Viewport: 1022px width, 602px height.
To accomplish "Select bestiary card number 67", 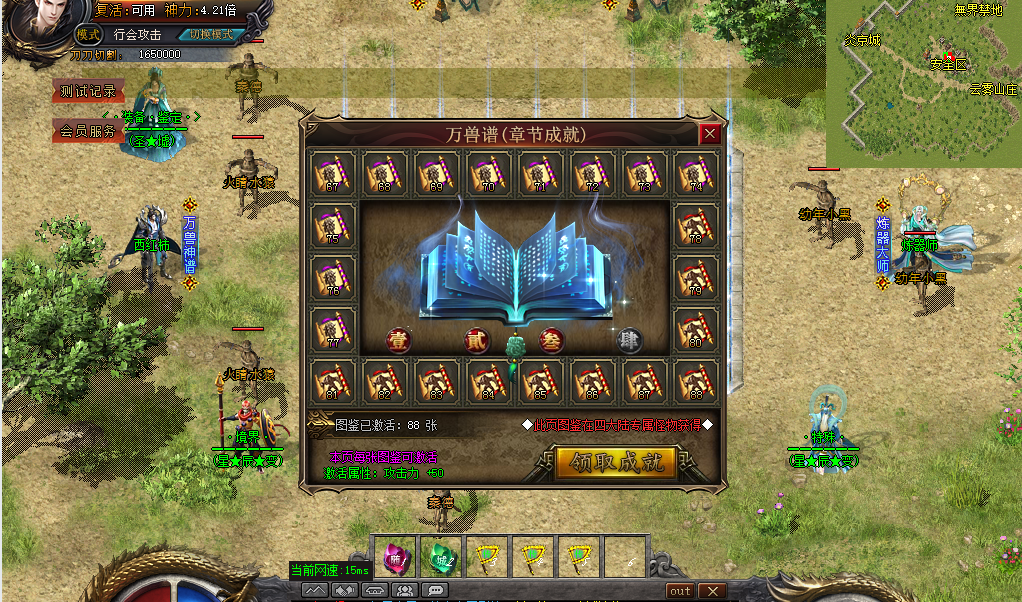I will coord(332,174).
